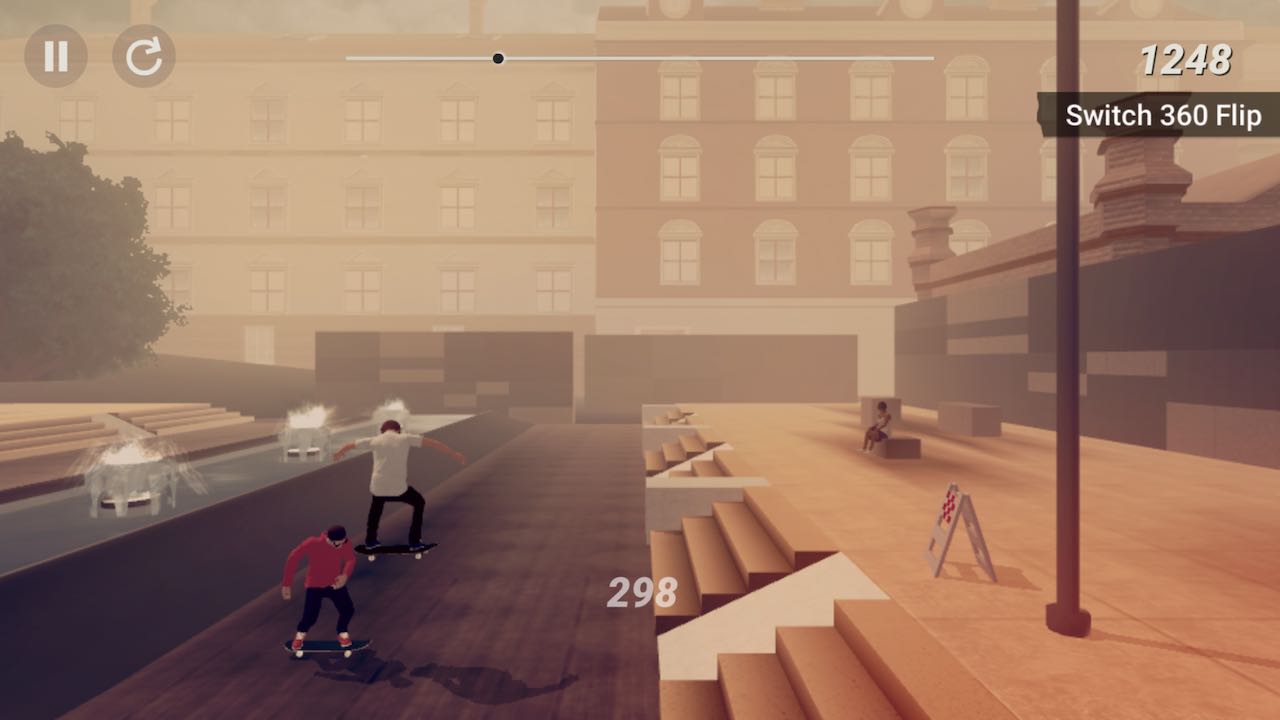Pause the game with the pause button

[56, 56]
